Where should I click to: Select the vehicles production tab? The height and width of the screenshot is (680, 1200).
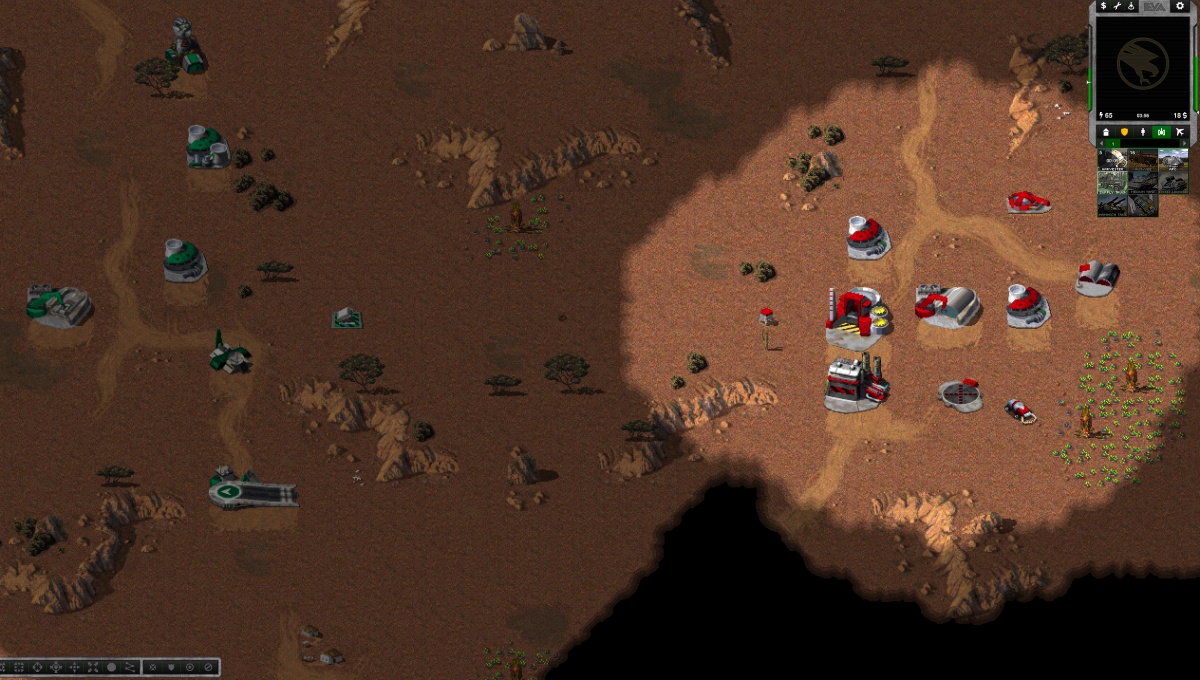point(1161,132)
